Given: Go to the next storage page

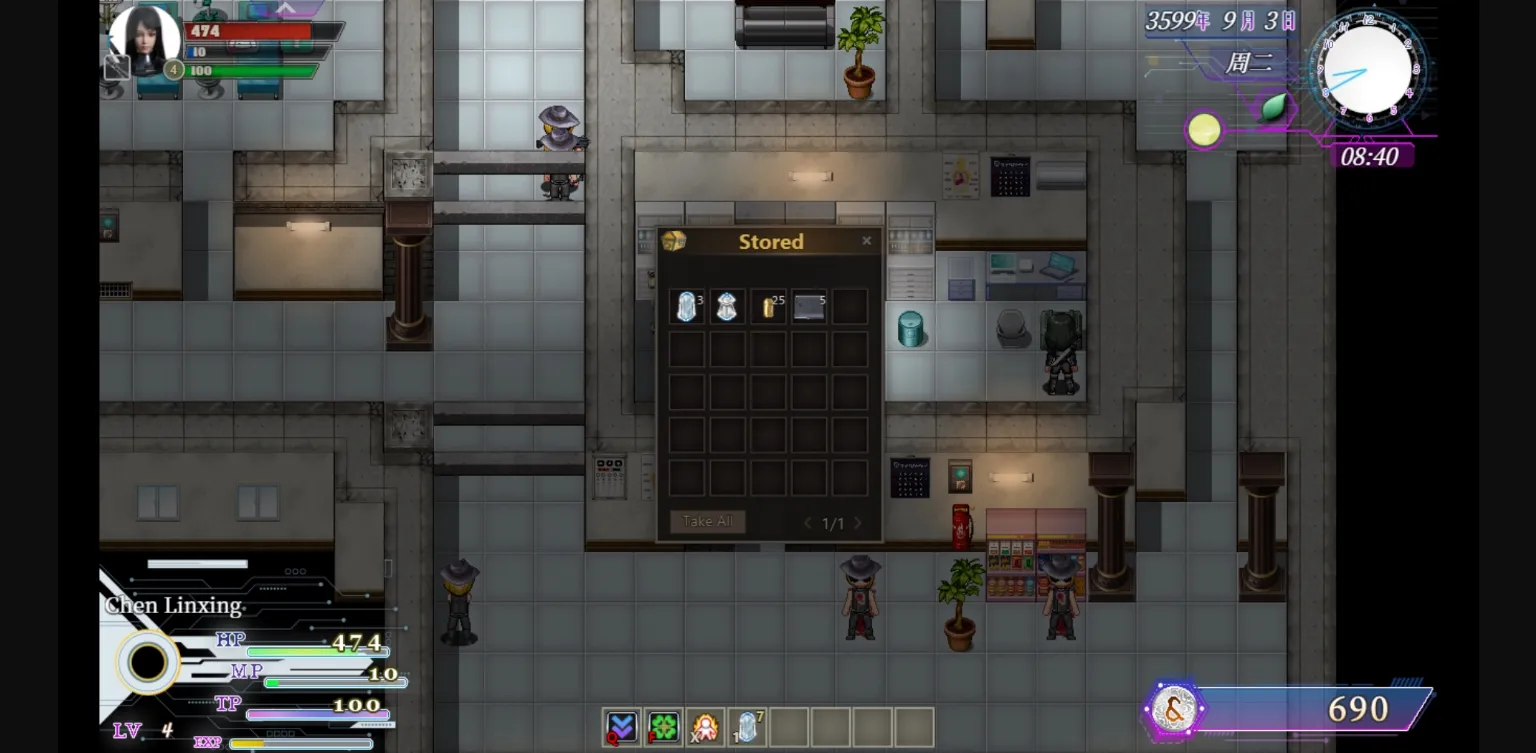Looking at the screenshot, I should pyautogui.click(x=857, y=523).
